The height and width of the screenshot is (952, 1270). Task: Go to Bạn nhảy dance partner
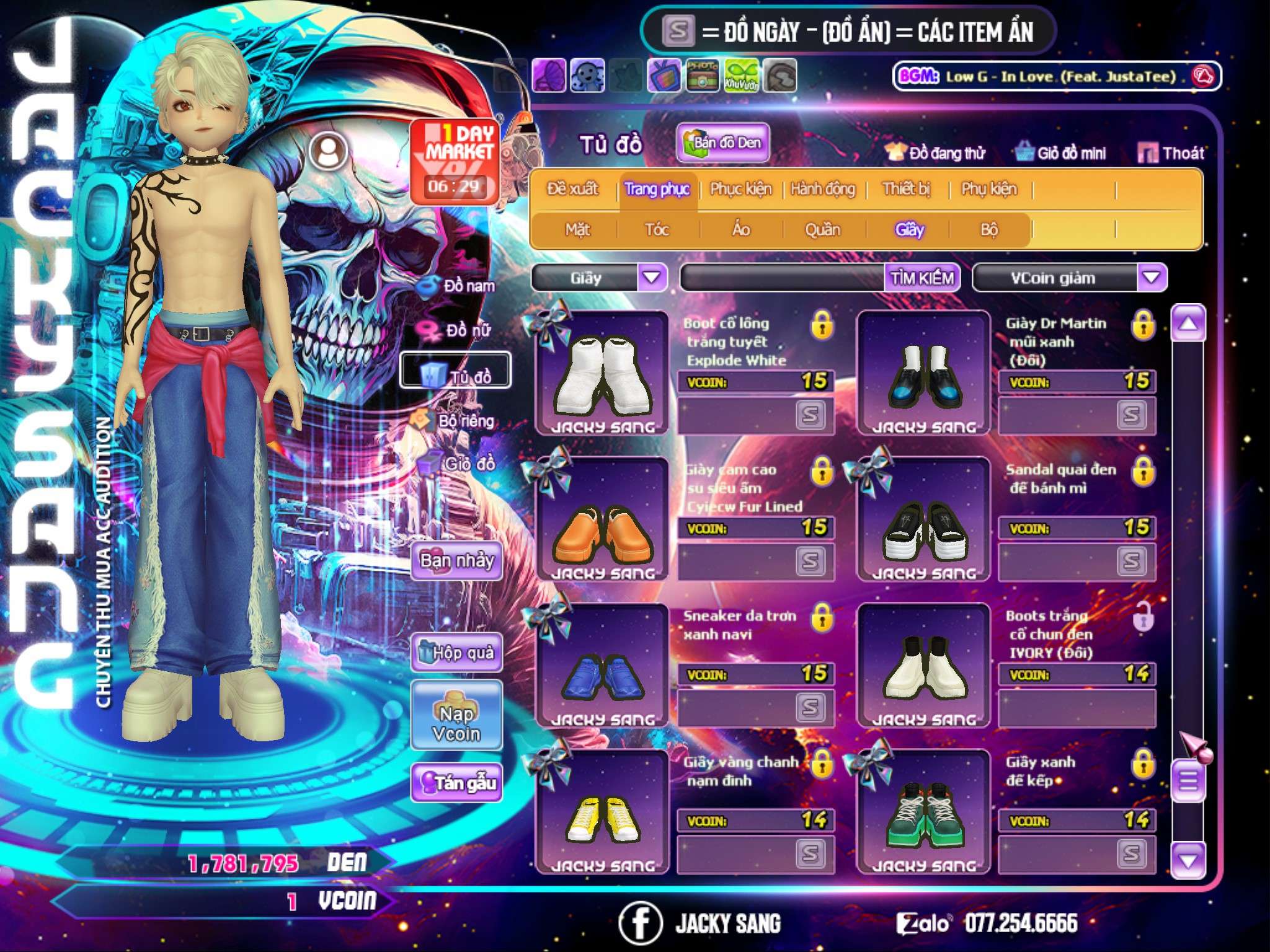point(456,561)
